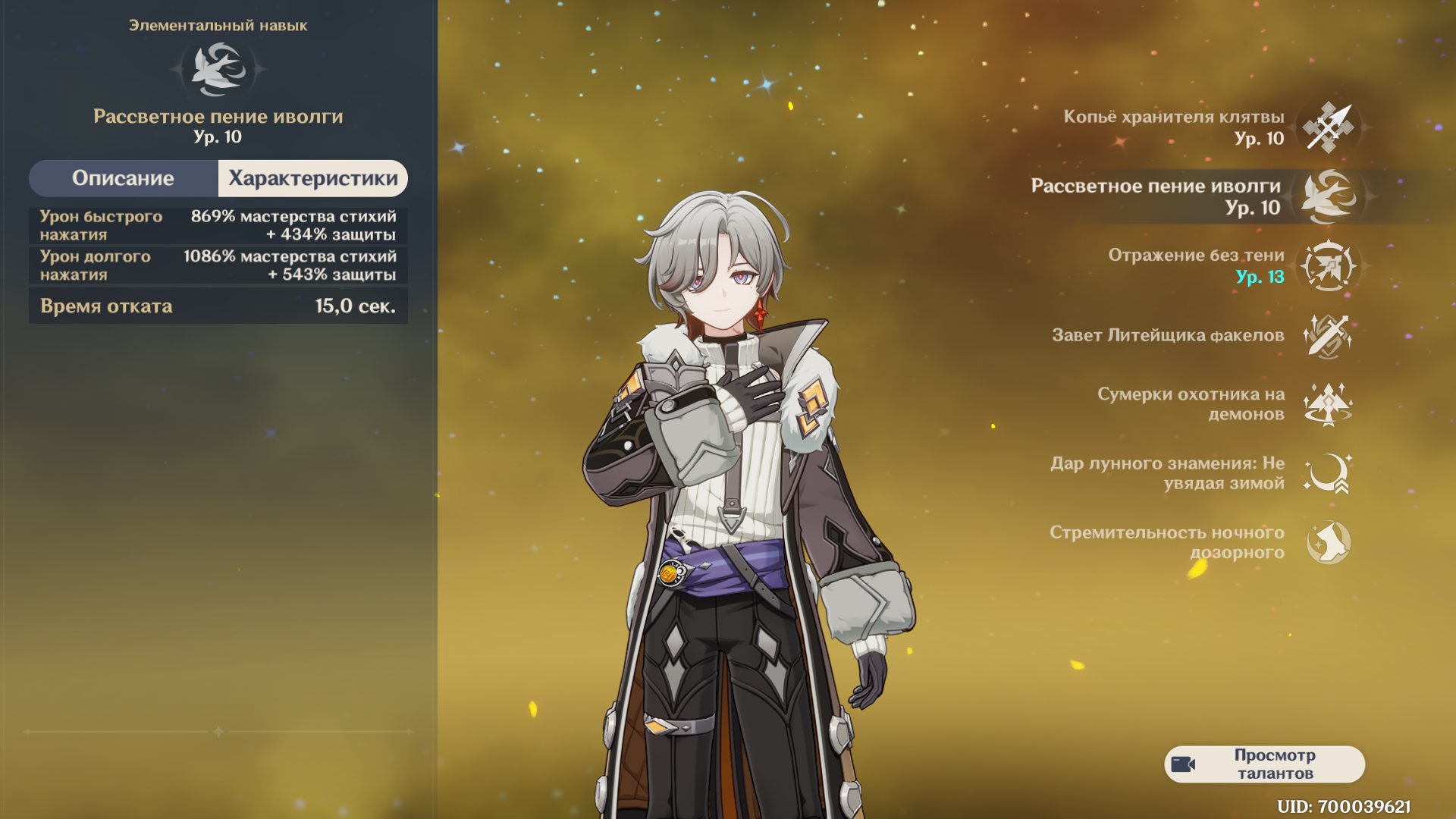Open the Сумерки охотника на демонов passive

(1328, 404)
